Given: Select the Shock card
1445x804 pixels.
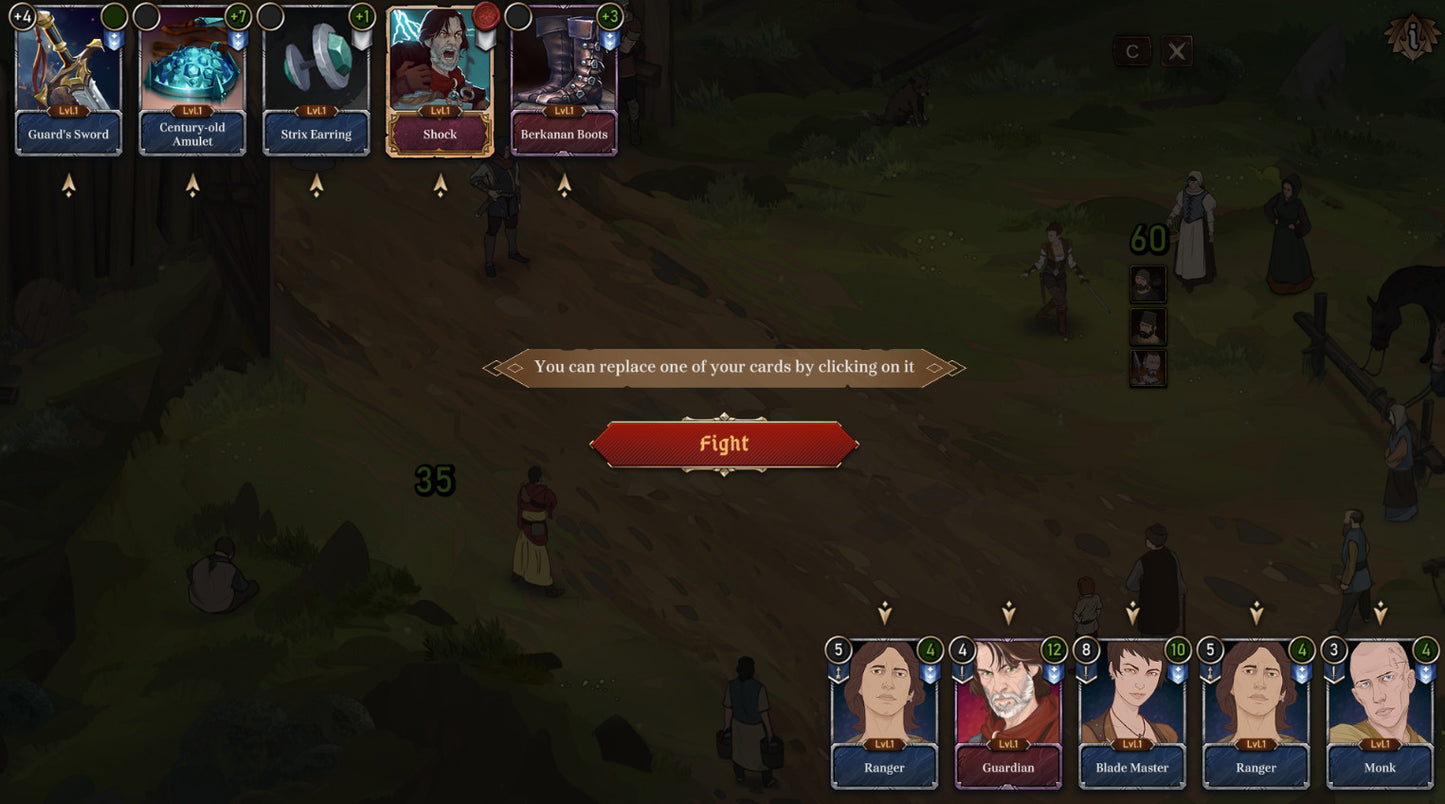Looking at the screenshot, I should coord(440,81).
